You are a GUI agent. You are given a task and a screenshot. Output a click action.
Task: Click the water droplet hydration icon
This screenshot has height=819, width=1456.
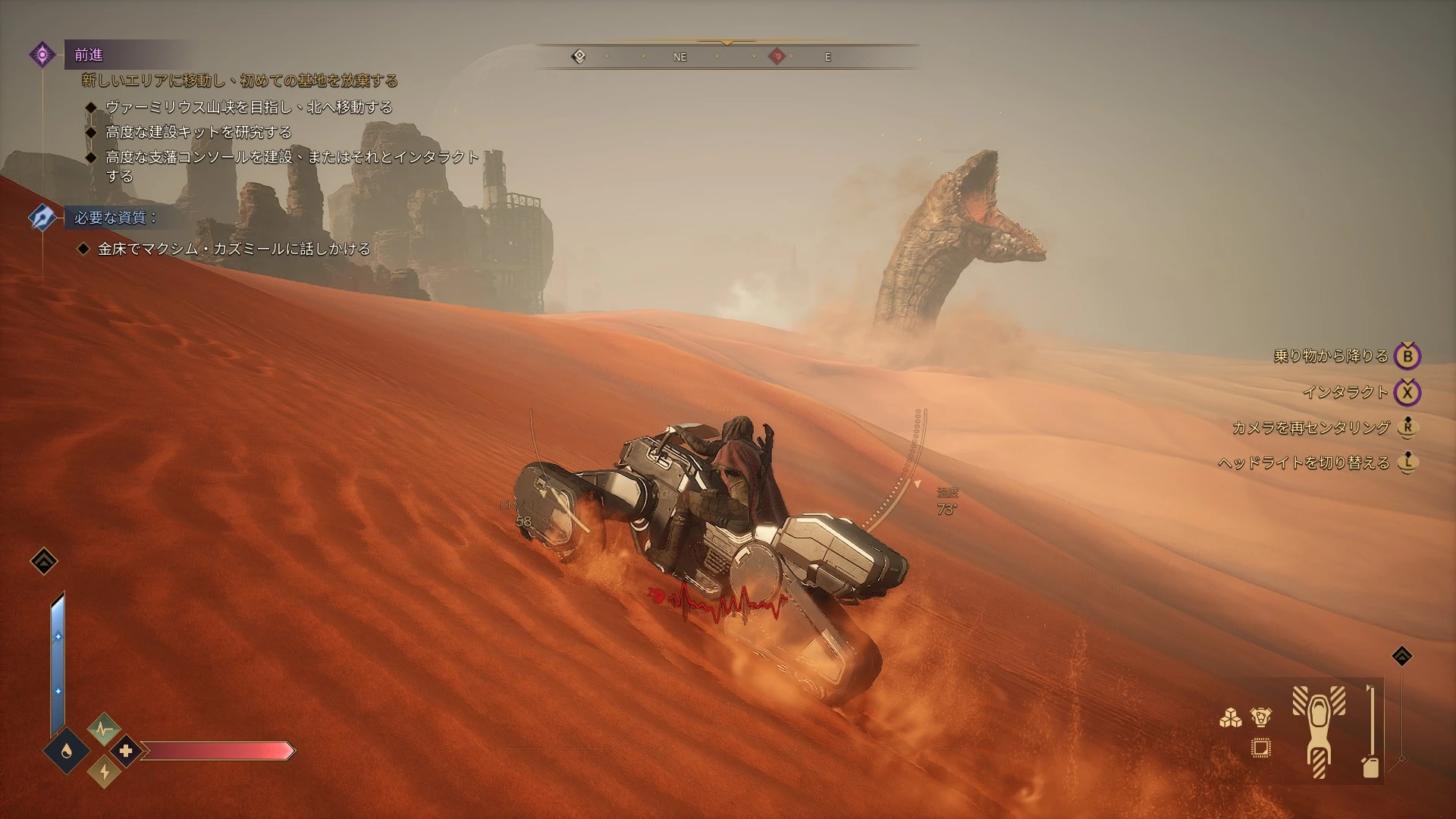click(67, 751)
